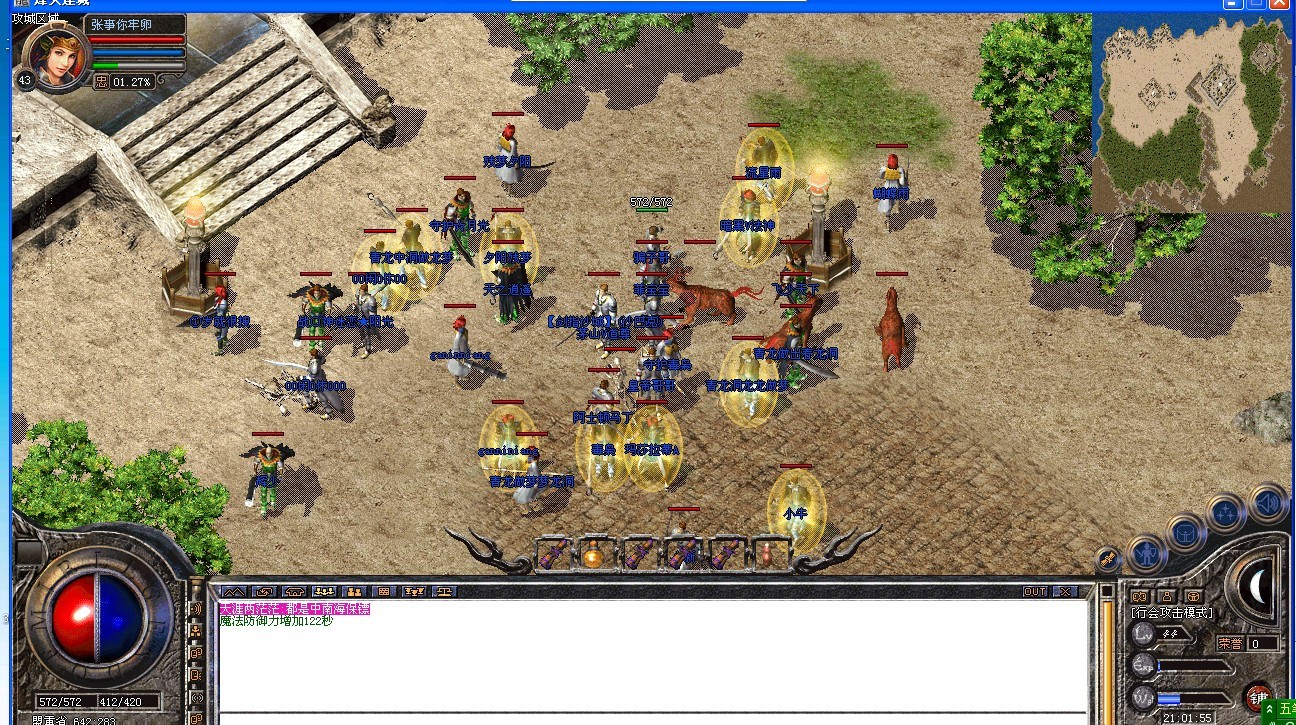
Task: Select the orange potion in the quickslot belt
Action: point(593,557)
